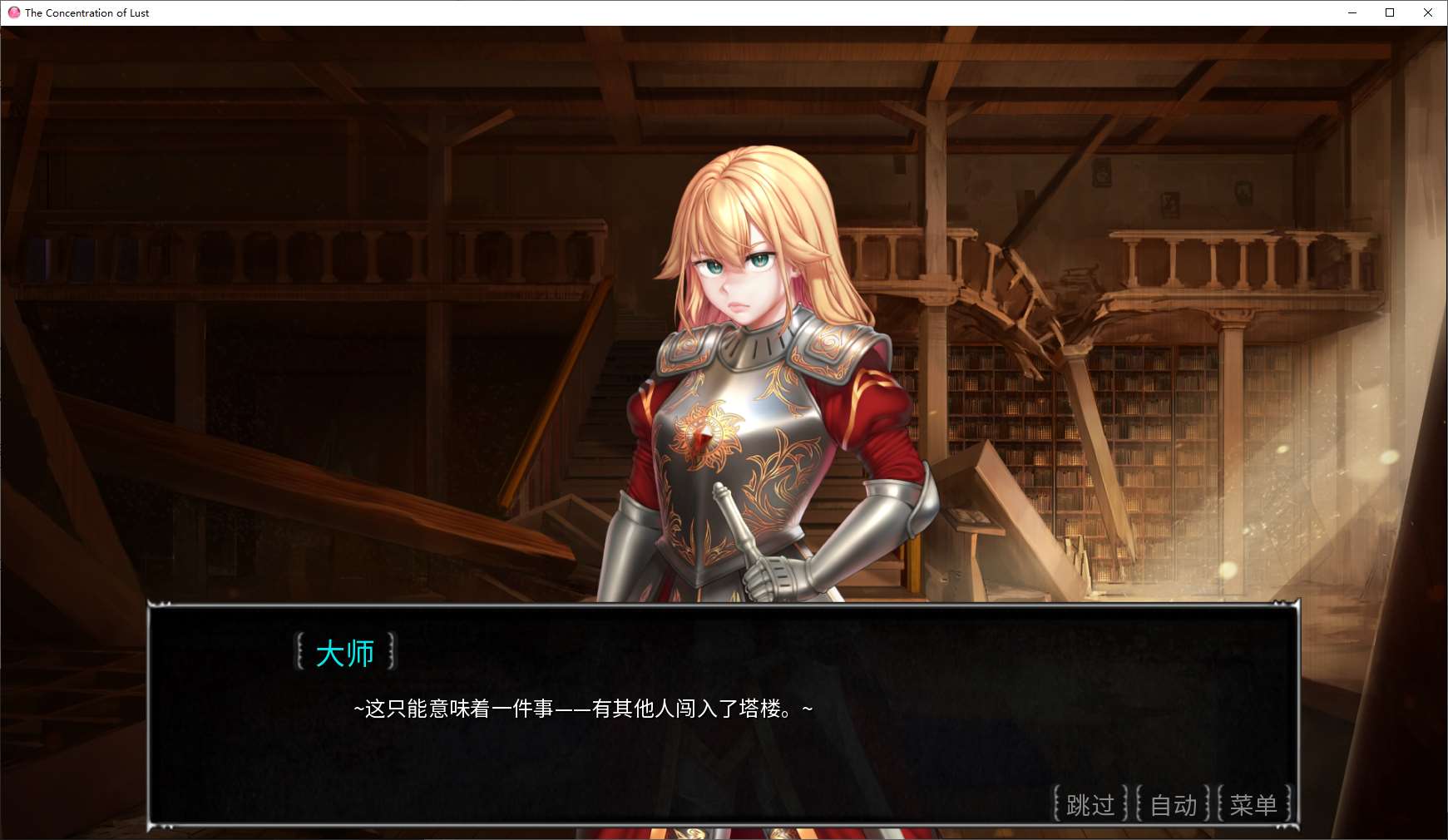
Task: Open the 菜单 menu
Action: (x=1253, y=804)
